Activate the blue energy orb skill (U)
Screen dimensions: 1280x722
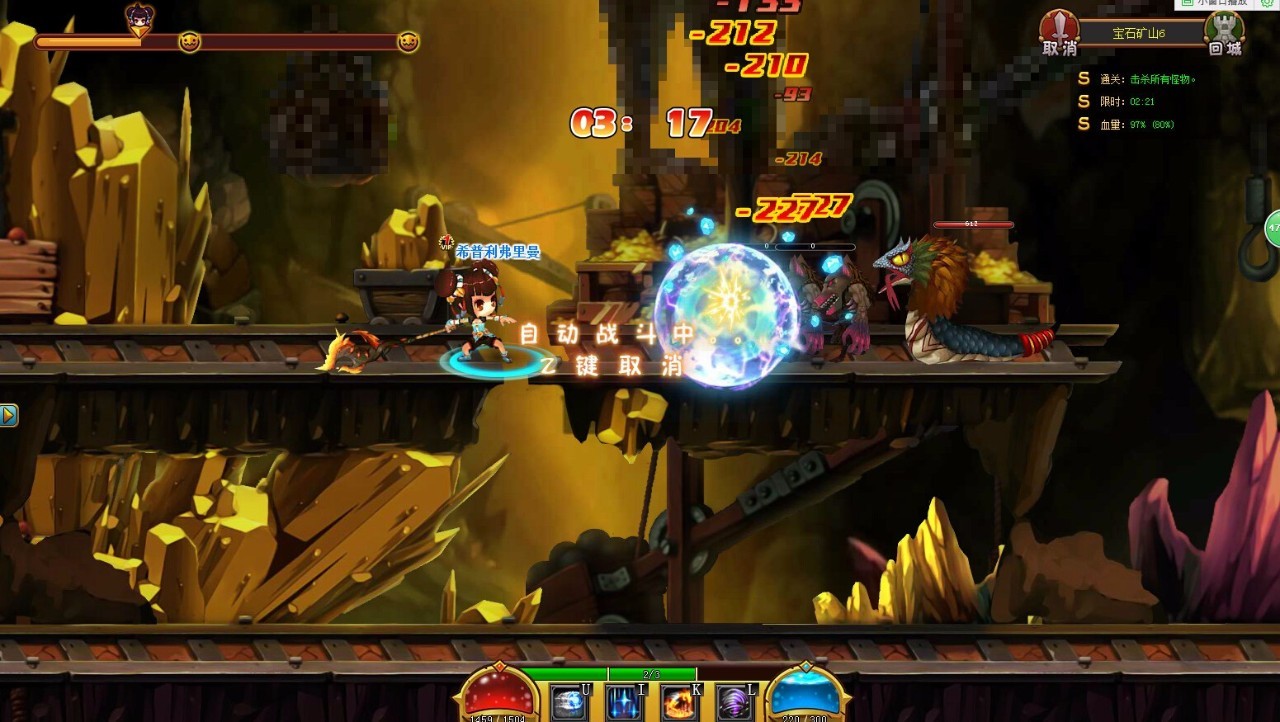point(569,703)
